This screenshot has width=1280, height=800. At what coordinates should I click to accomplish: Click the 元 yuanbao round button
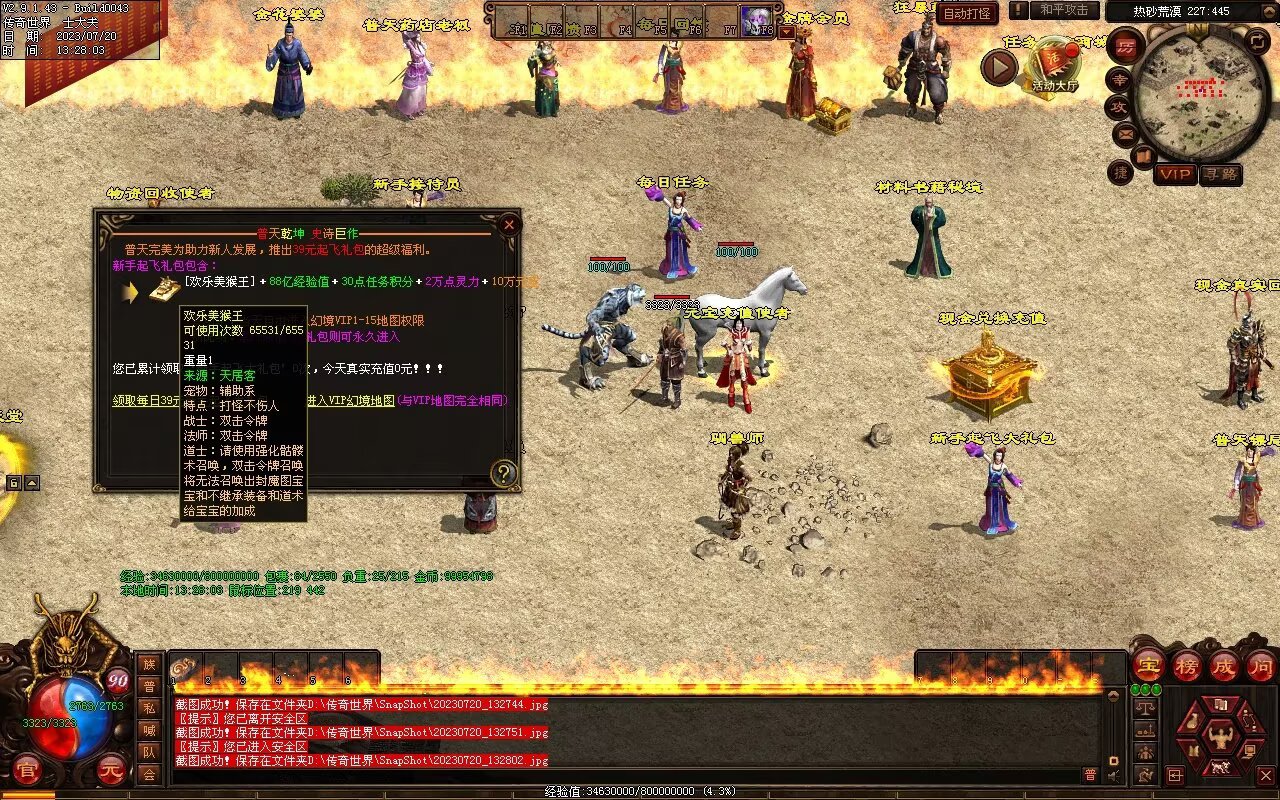pyautogui.click(x=112, y=770)
